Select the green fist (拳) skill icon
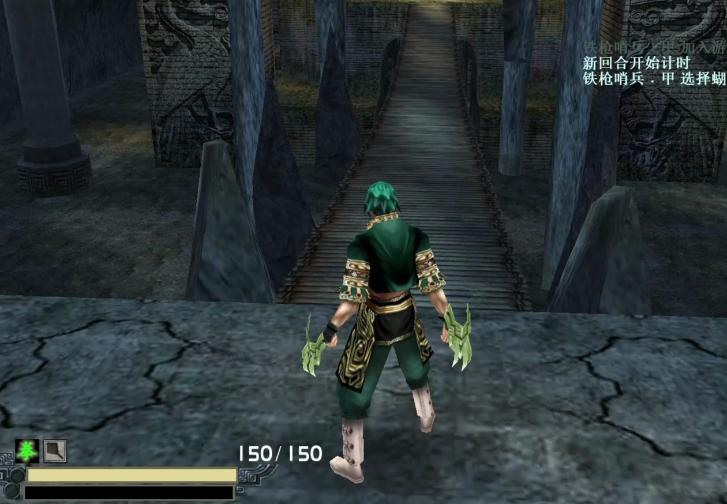The image size is (727, 504). point(26,451)
